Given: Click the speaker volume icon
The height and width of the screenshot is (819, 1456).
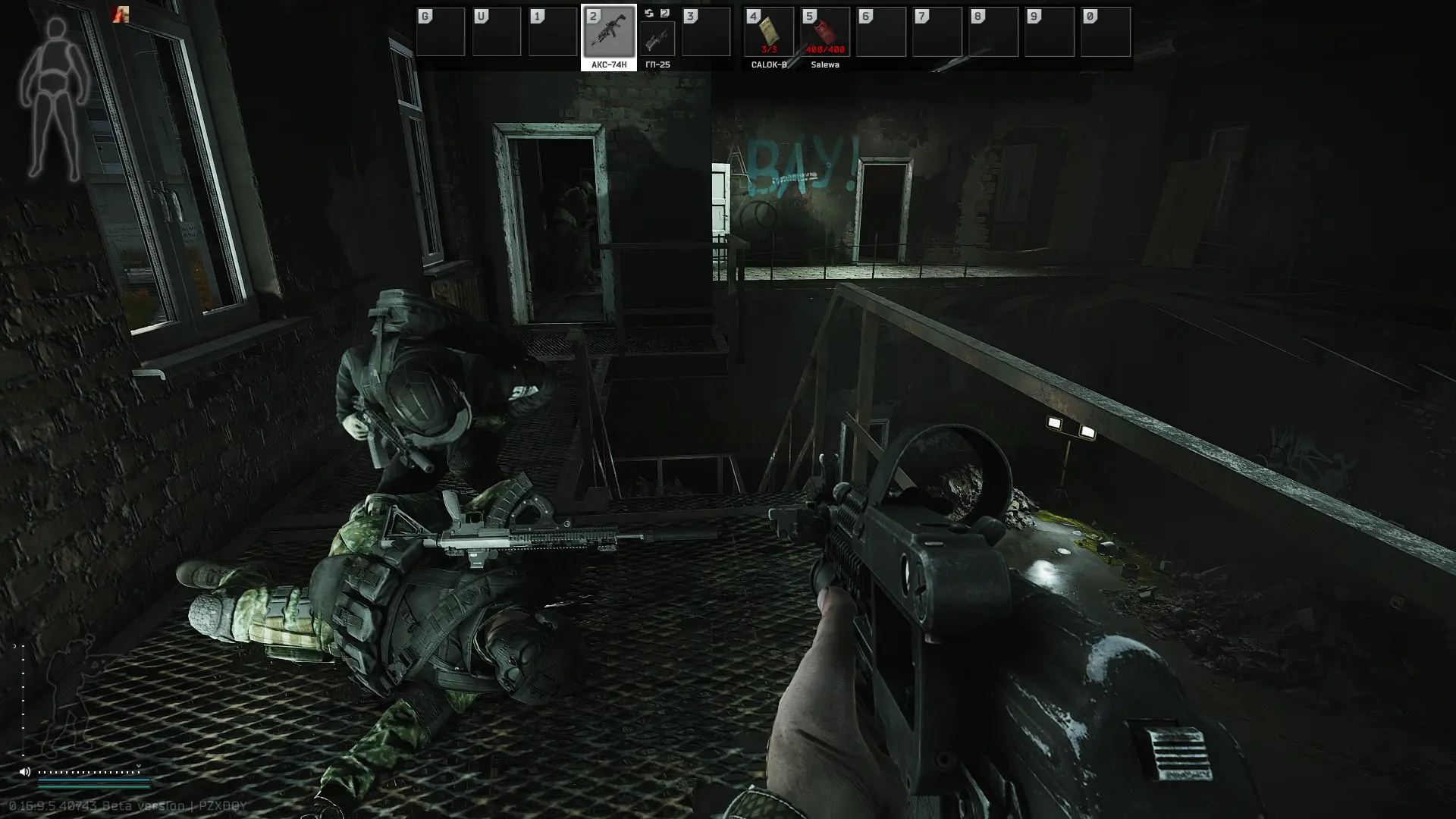Looking at the screenshot, I should 25,772.
